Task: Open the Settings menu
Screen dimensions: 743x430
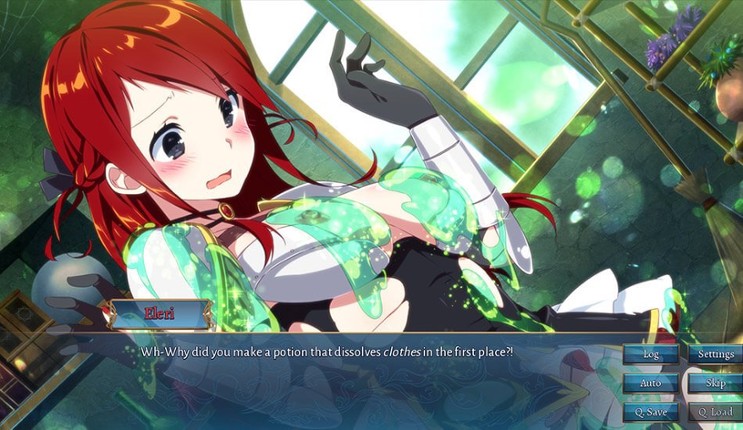Action: [x=714, y=354]
